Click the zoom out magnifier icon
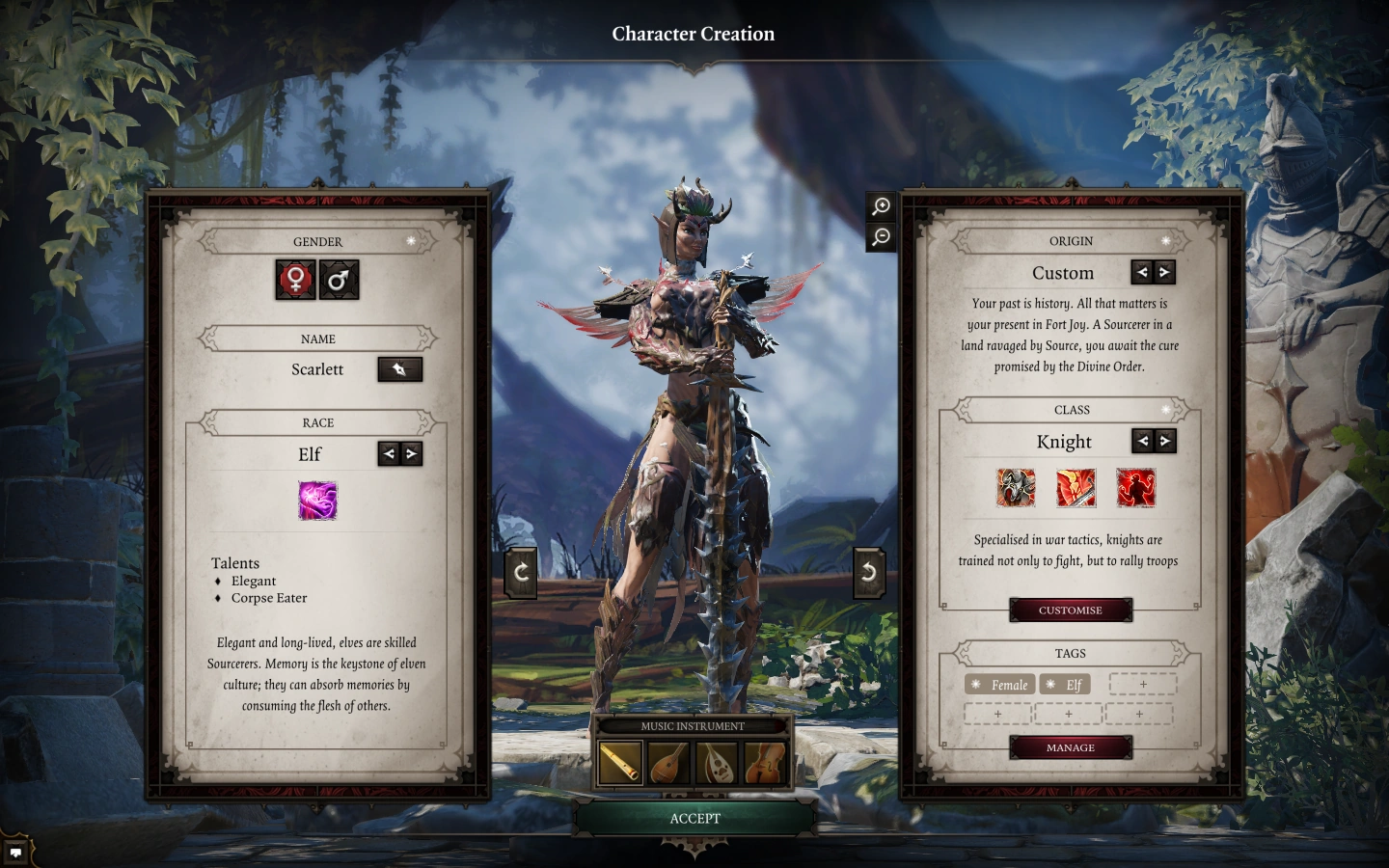This screenshot has height=868, width=1389. point(880,237)
